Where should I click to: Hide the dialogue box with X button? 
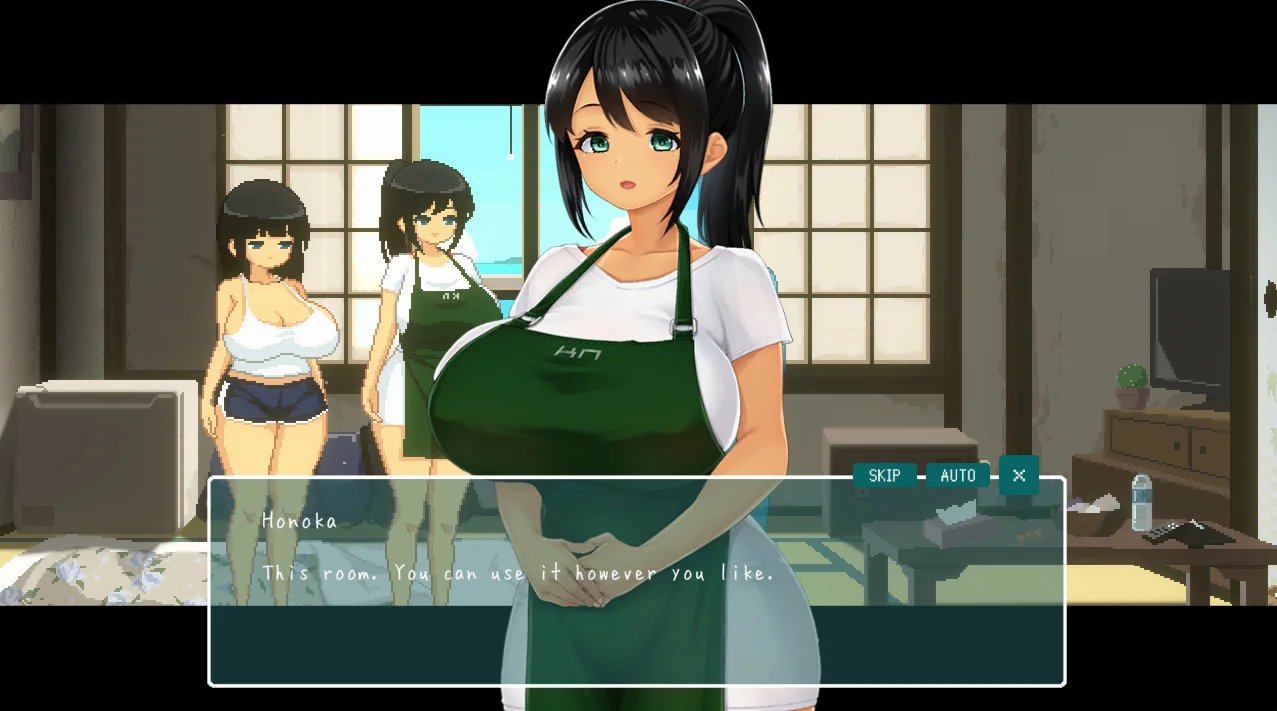point(1018,475)
